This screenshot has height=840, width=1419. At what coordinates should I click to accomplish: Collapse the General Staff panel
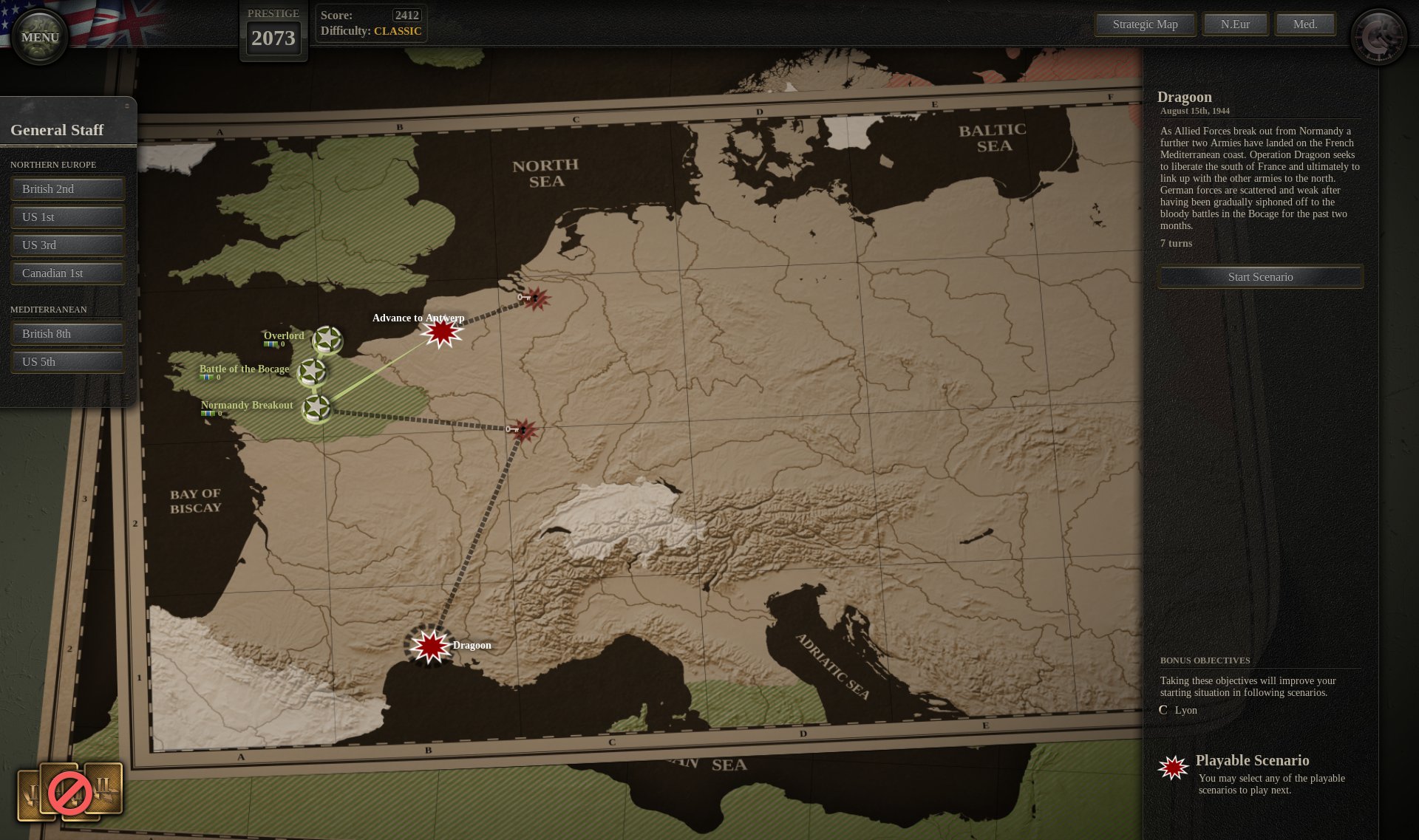coord(126,106)
